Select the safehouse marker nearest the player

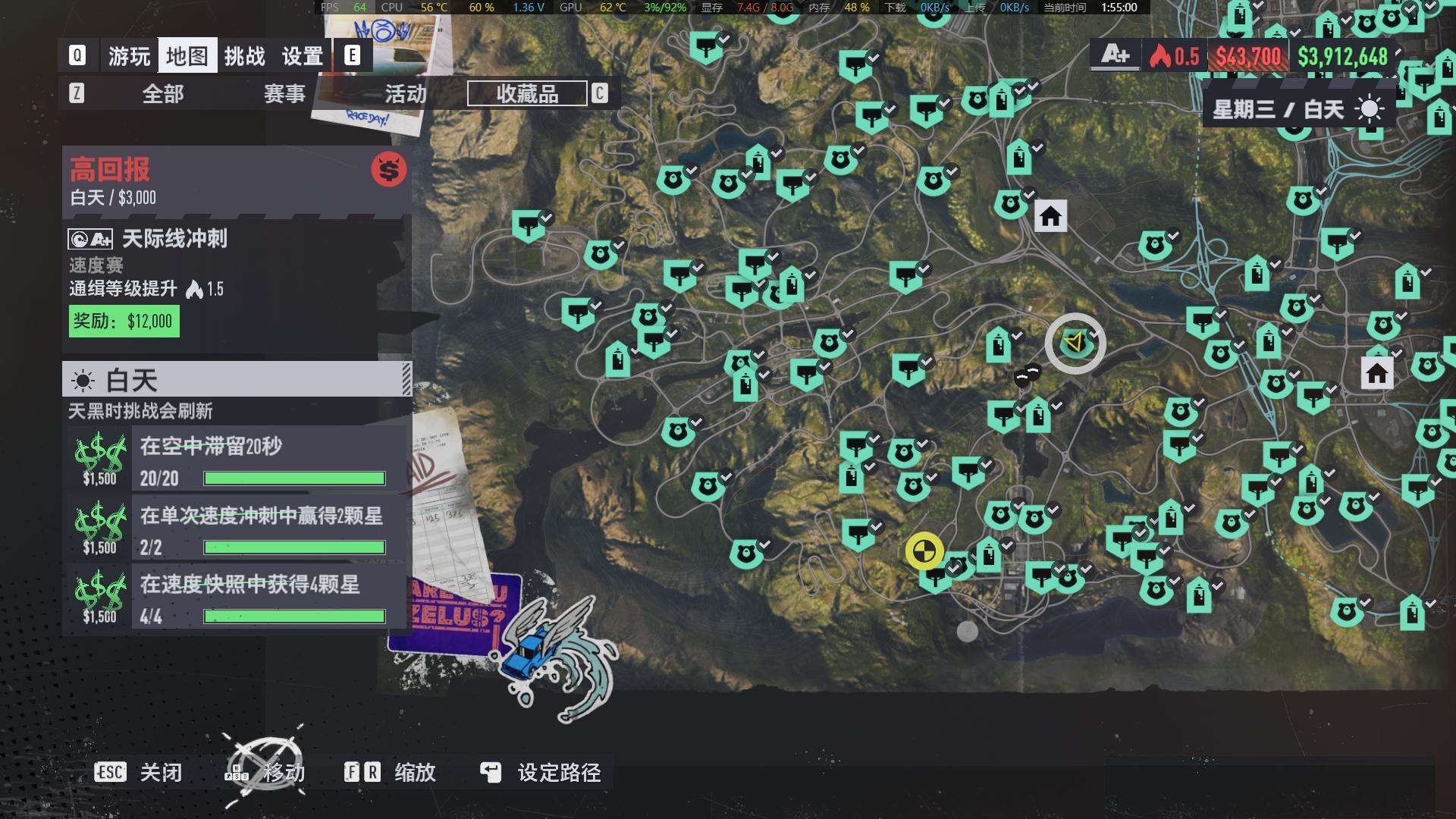tap(1050, 217)
